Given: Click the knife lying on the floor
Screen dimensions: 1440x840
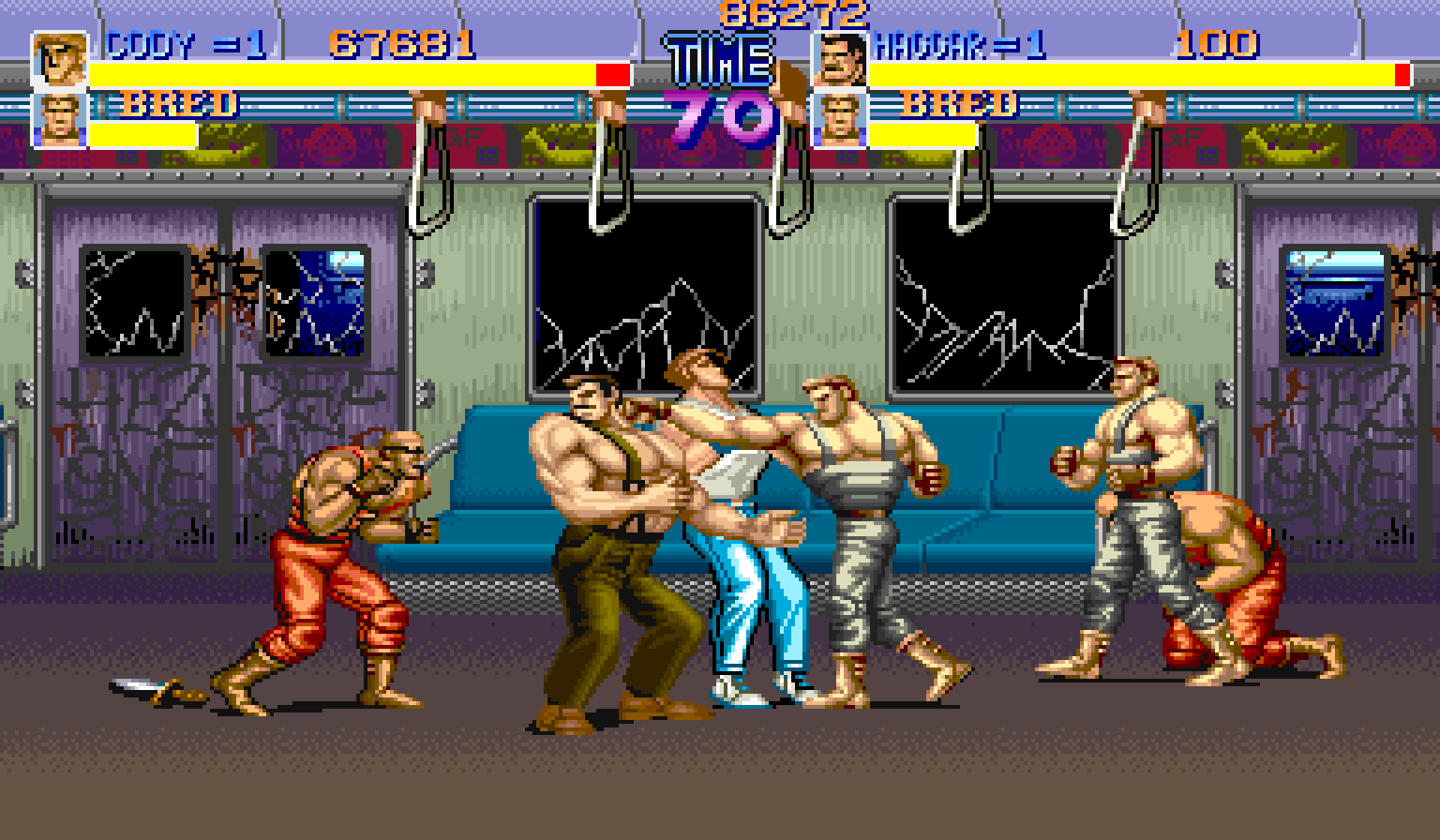Looking at the screenshot, I should click(x=150, y=688).
